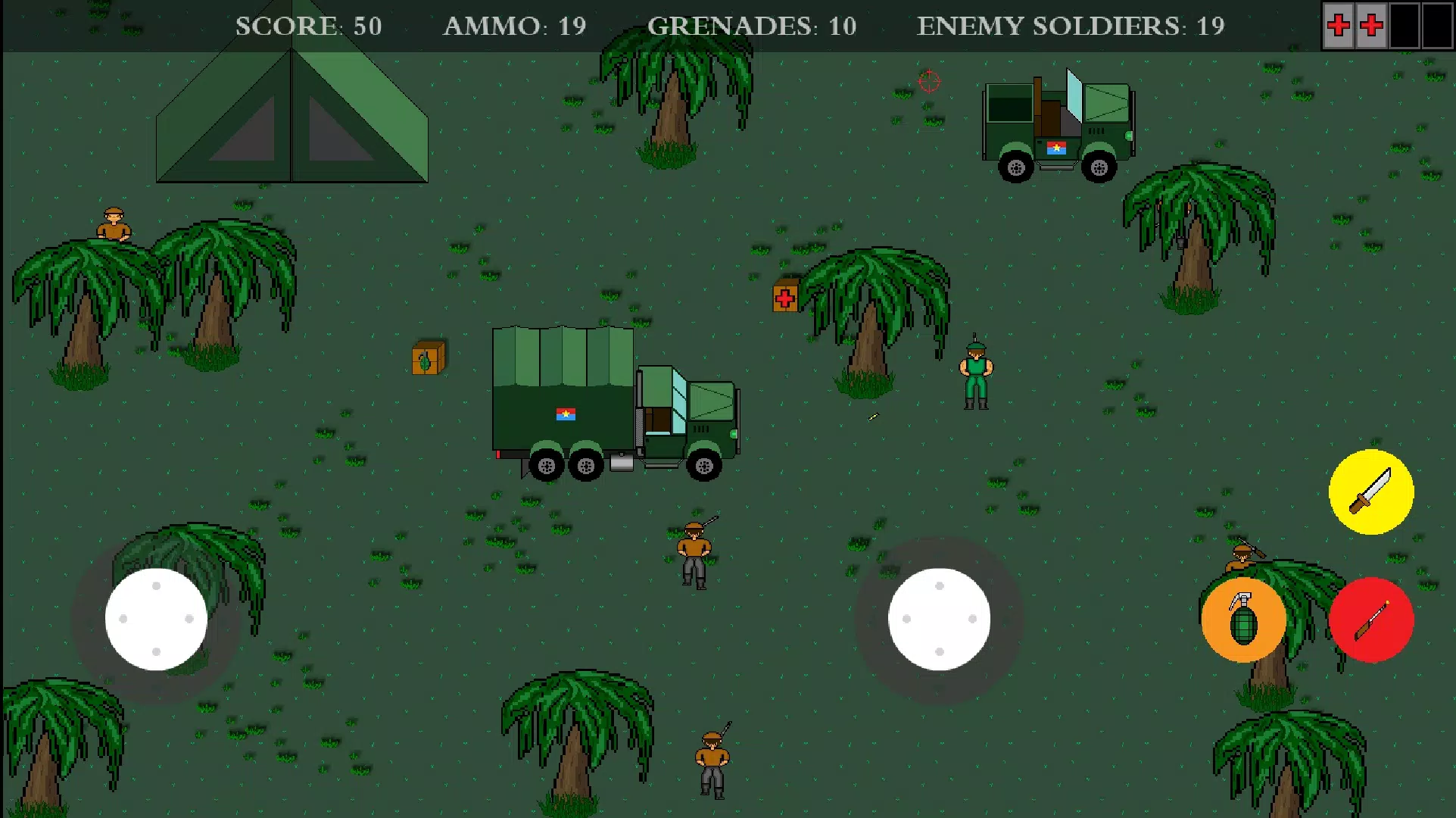Pick up the grenade supply crate
This screenshot has height=818, width=1456.
[x=429, y=358]
